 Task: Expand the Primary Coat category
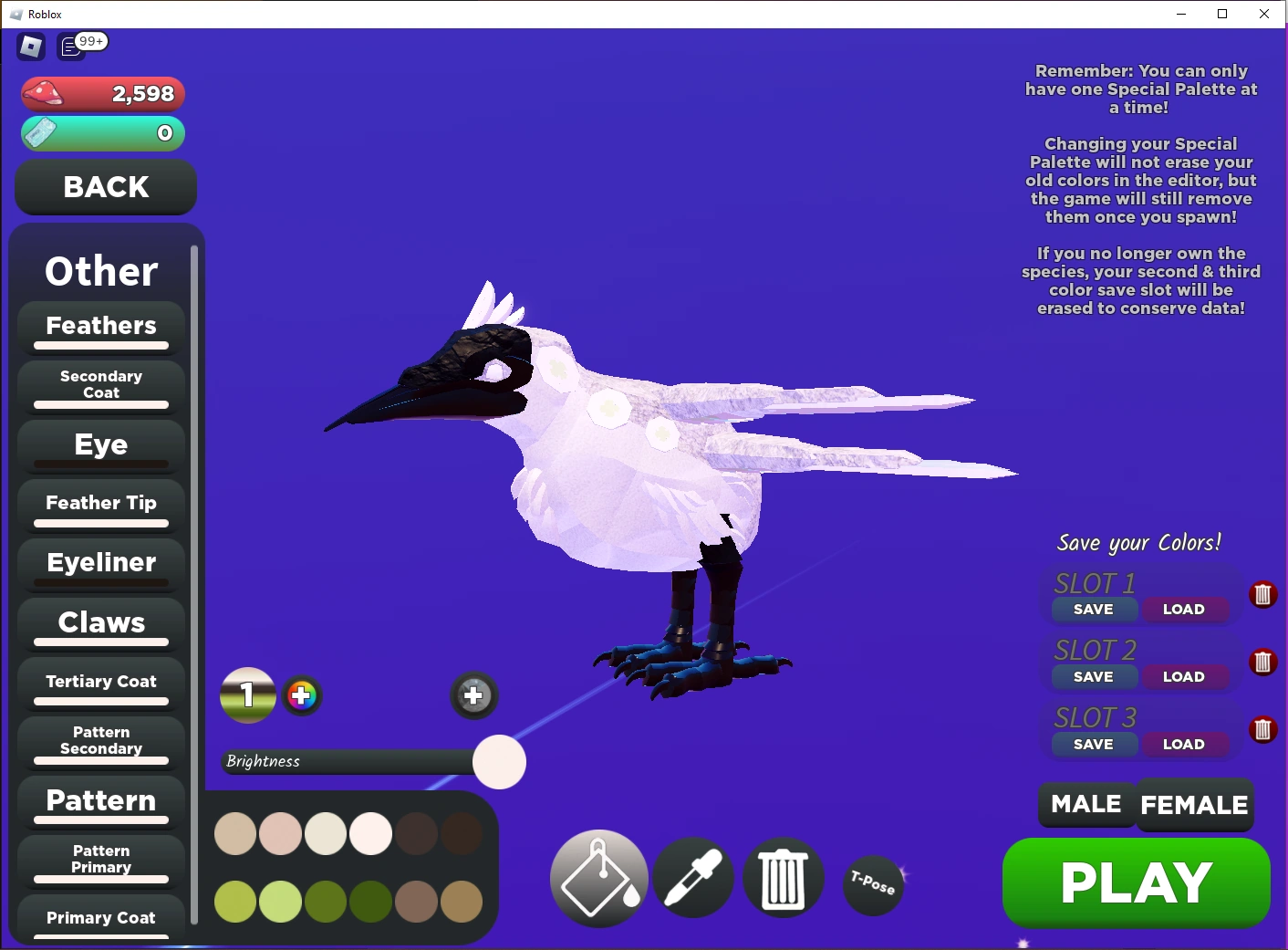coord(100,918)
